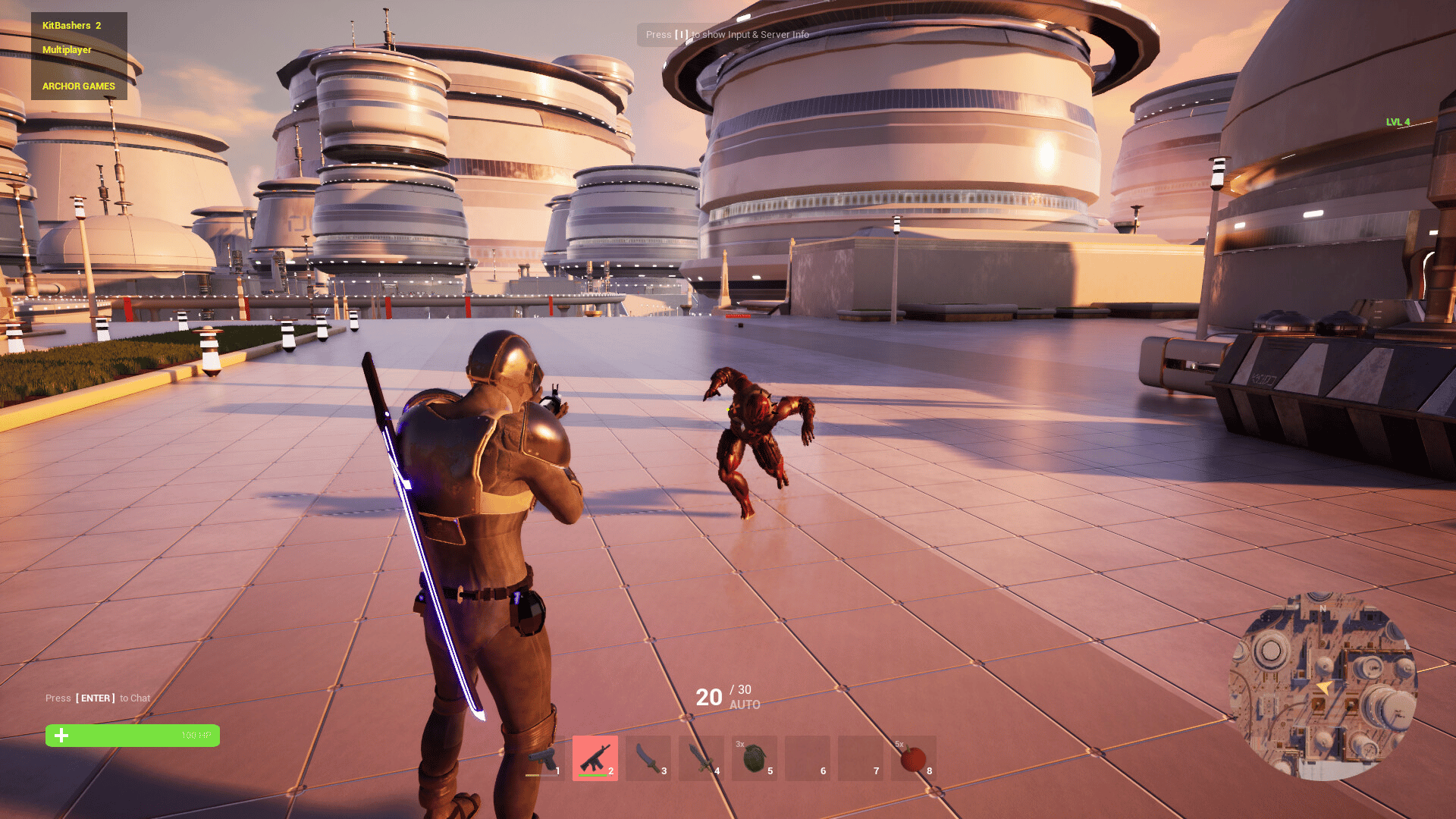The image size is (1456, 819).
Task: Equip the curved machete in slot 3
Action: click(x=648, y=758)
